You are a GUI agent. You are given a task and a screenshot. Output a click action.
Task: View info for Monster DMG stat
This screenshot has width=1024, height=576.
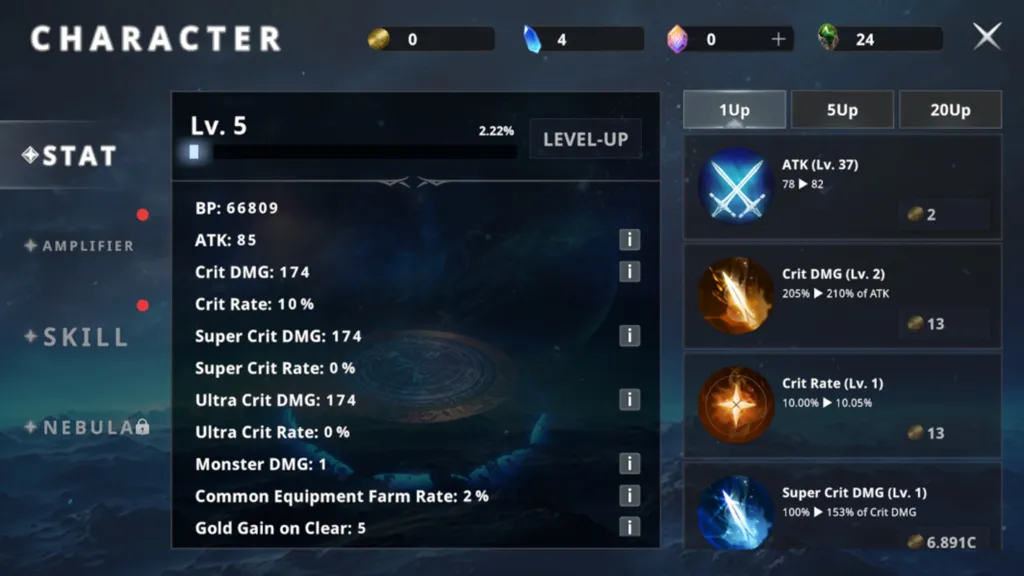point(629,464)
